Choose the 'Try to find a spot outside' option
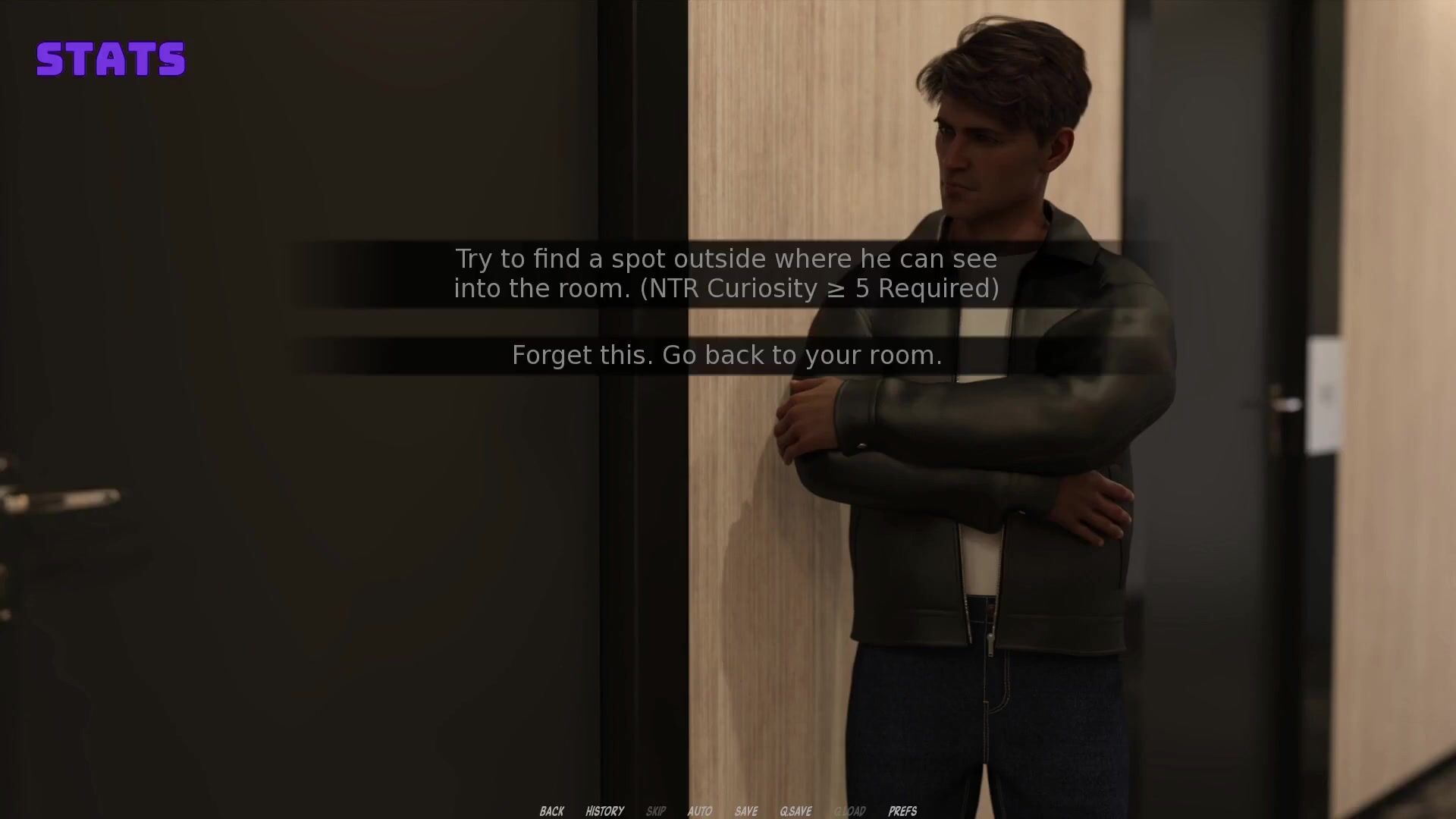This screenshot has width=1456, height=819. pyautogui.click(x=726, y=274)
